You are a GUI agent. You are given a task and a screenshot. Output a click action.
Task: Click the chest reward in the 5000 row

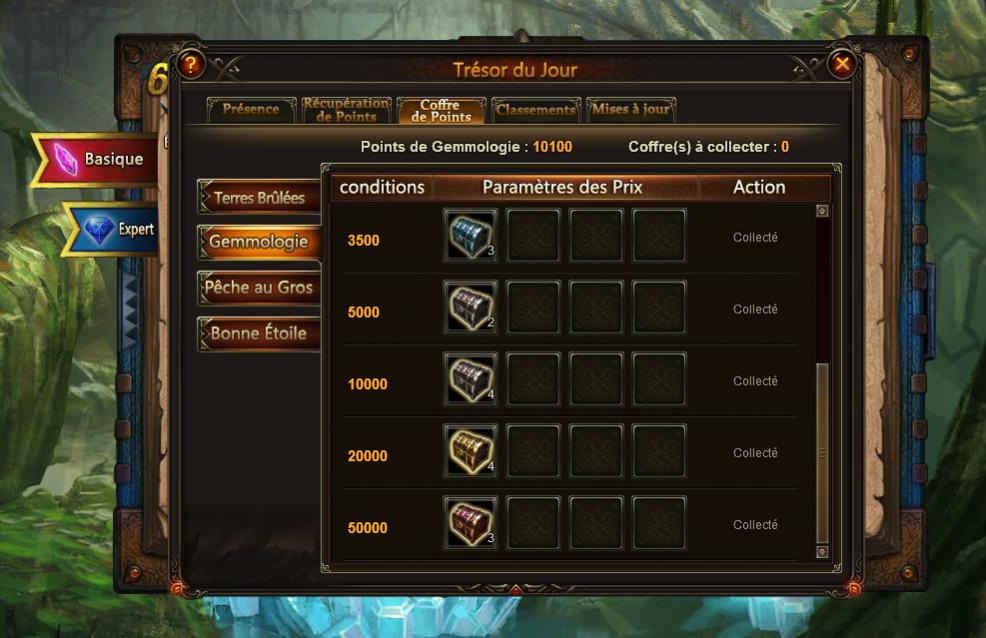[x=469, y=308]
